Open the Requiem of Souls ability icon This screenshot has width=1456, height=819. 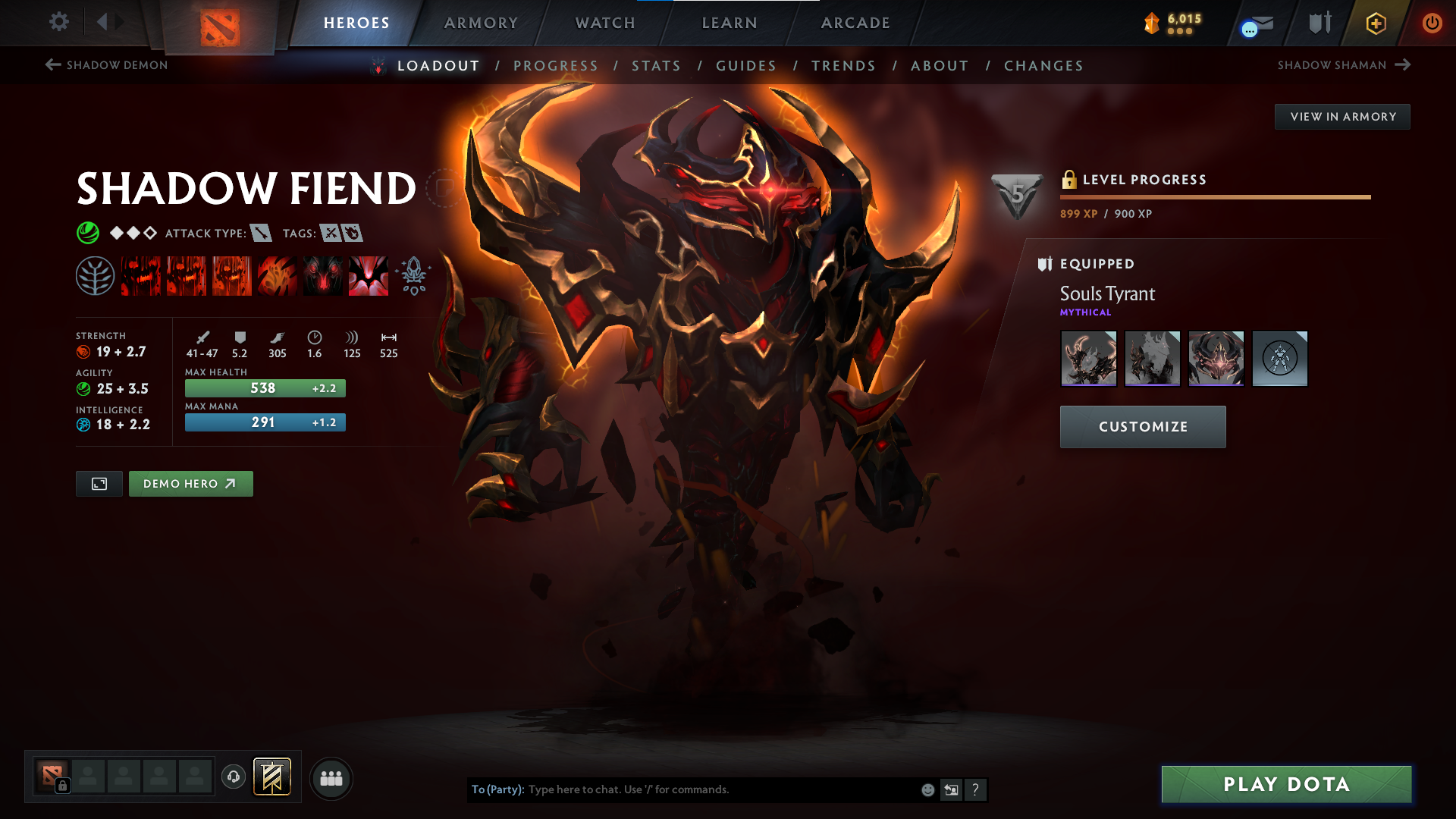368,275
